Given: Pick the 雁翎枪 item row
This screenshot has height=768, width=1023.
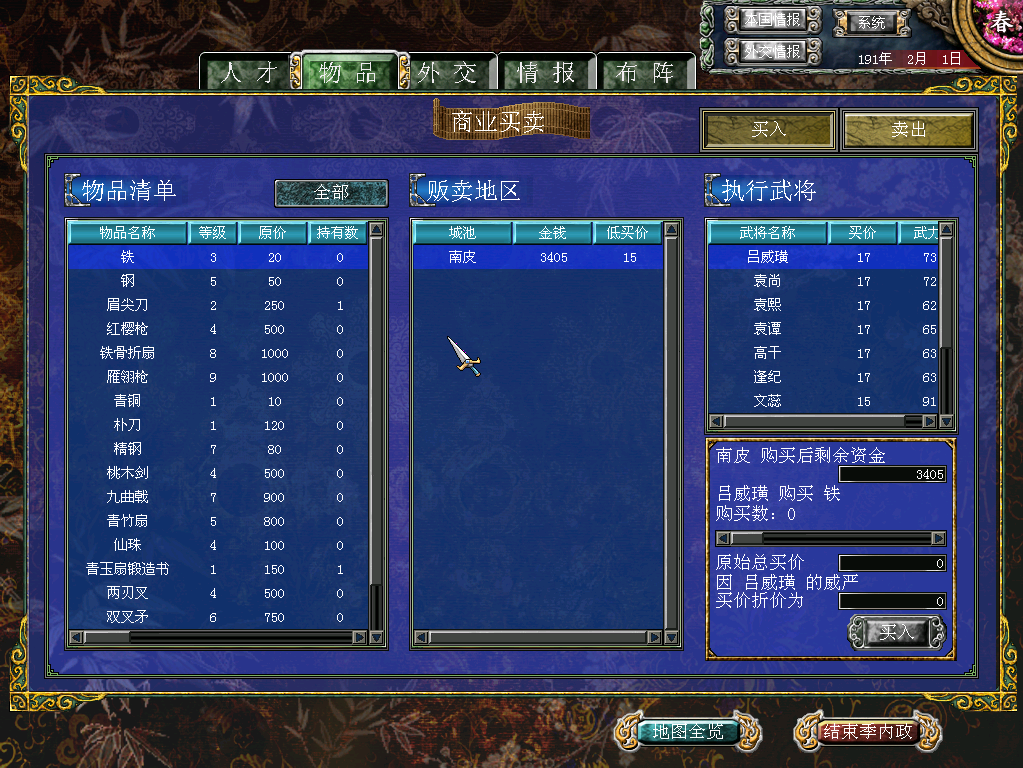Looking at the screenshot, I should click(127, 377).
